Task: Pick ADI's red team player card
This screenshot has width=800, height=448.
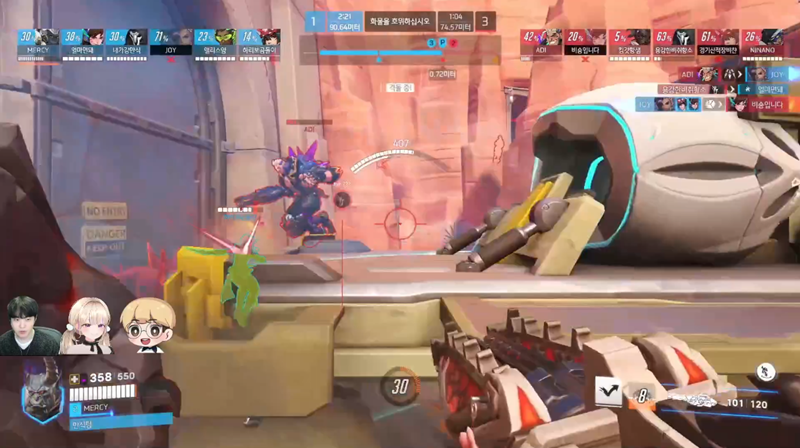Action: click(537, 40)
